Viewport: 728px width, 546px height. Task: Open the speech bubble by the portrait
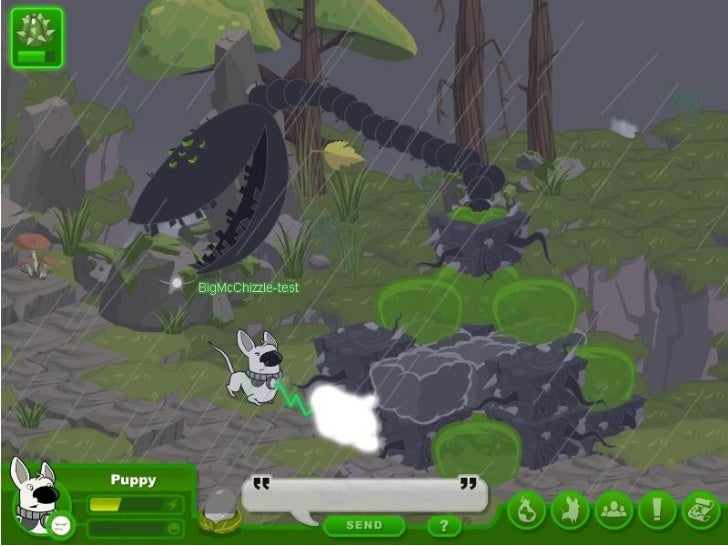click(x=60, y=525)
